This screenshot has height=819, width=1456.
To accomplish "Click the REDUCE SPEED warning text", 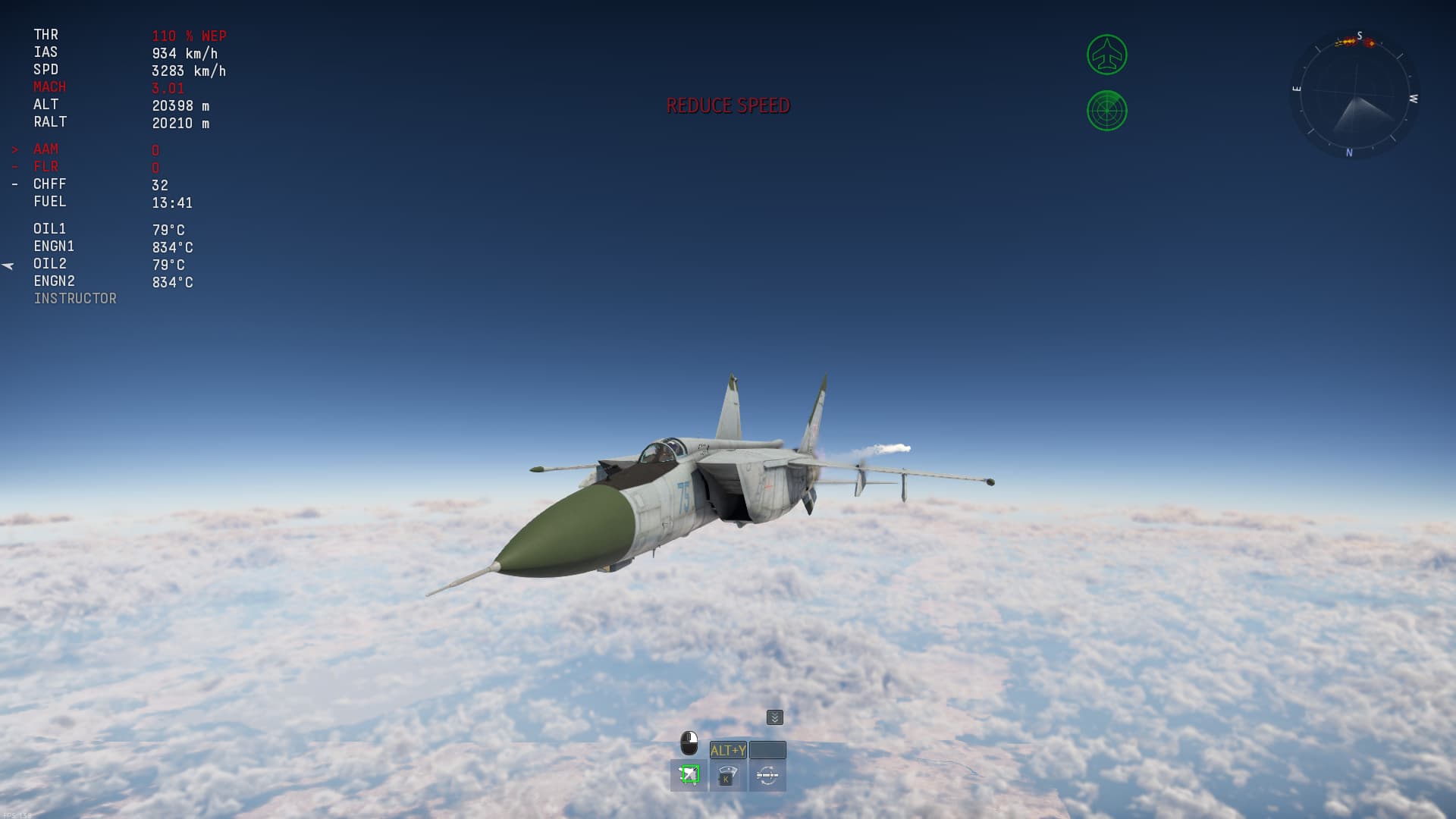I will pos(727,106).
